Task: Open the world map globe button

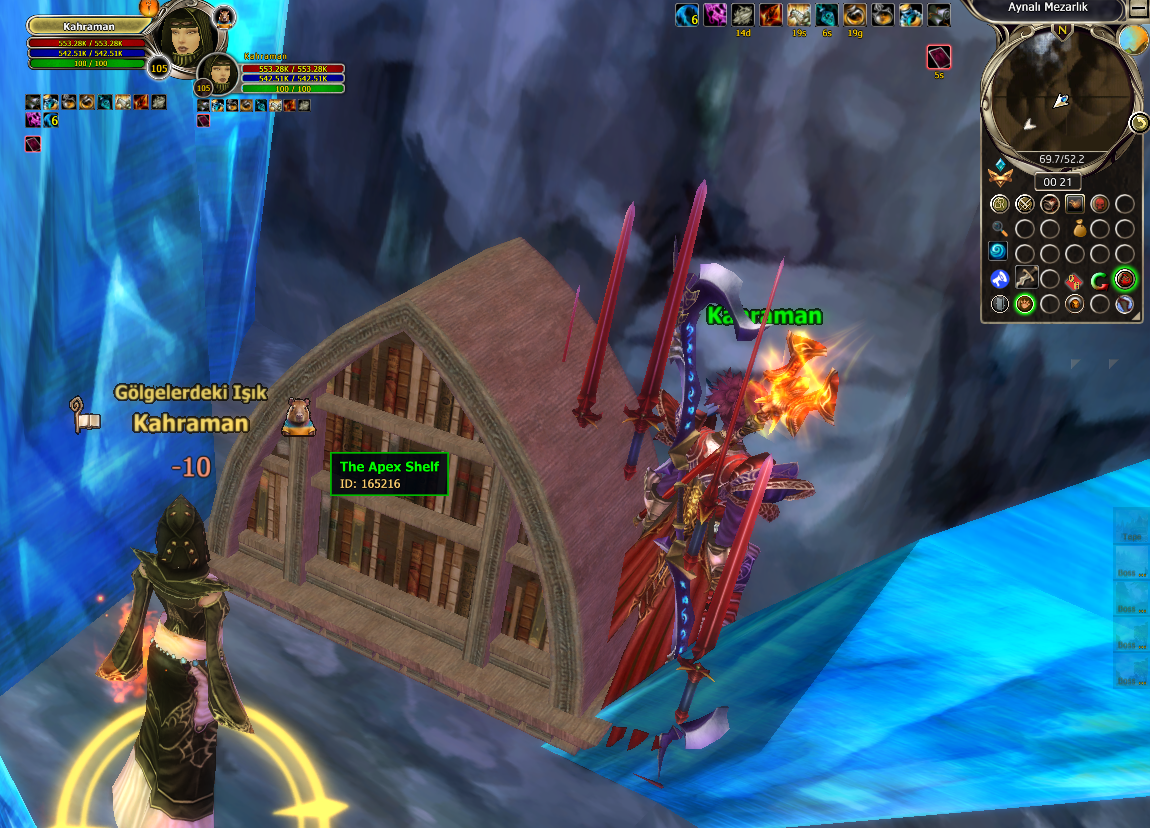Action: tap(1132, 40)
